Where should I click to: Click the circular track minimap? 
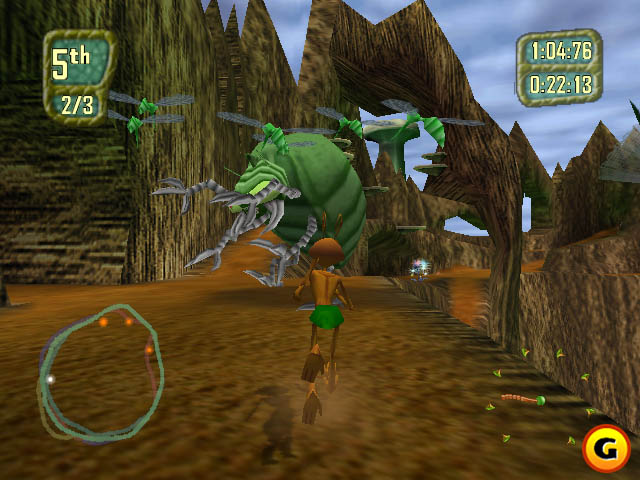98,371
